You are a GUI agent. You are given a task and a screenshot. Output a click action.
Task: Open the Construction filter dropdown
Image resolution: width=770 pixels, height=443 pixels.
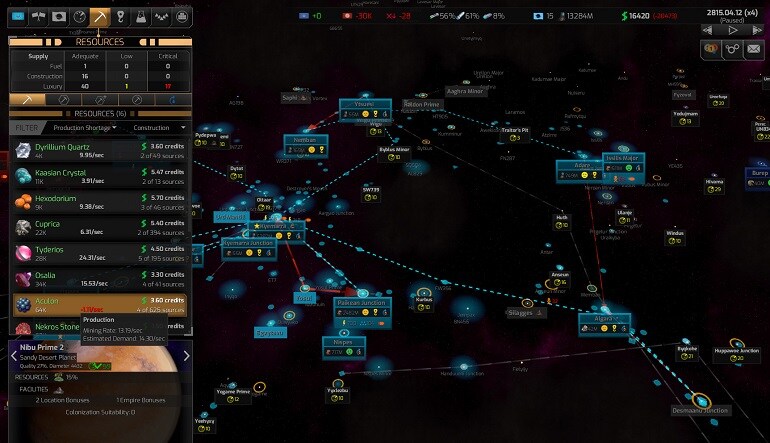click(158, 128)
